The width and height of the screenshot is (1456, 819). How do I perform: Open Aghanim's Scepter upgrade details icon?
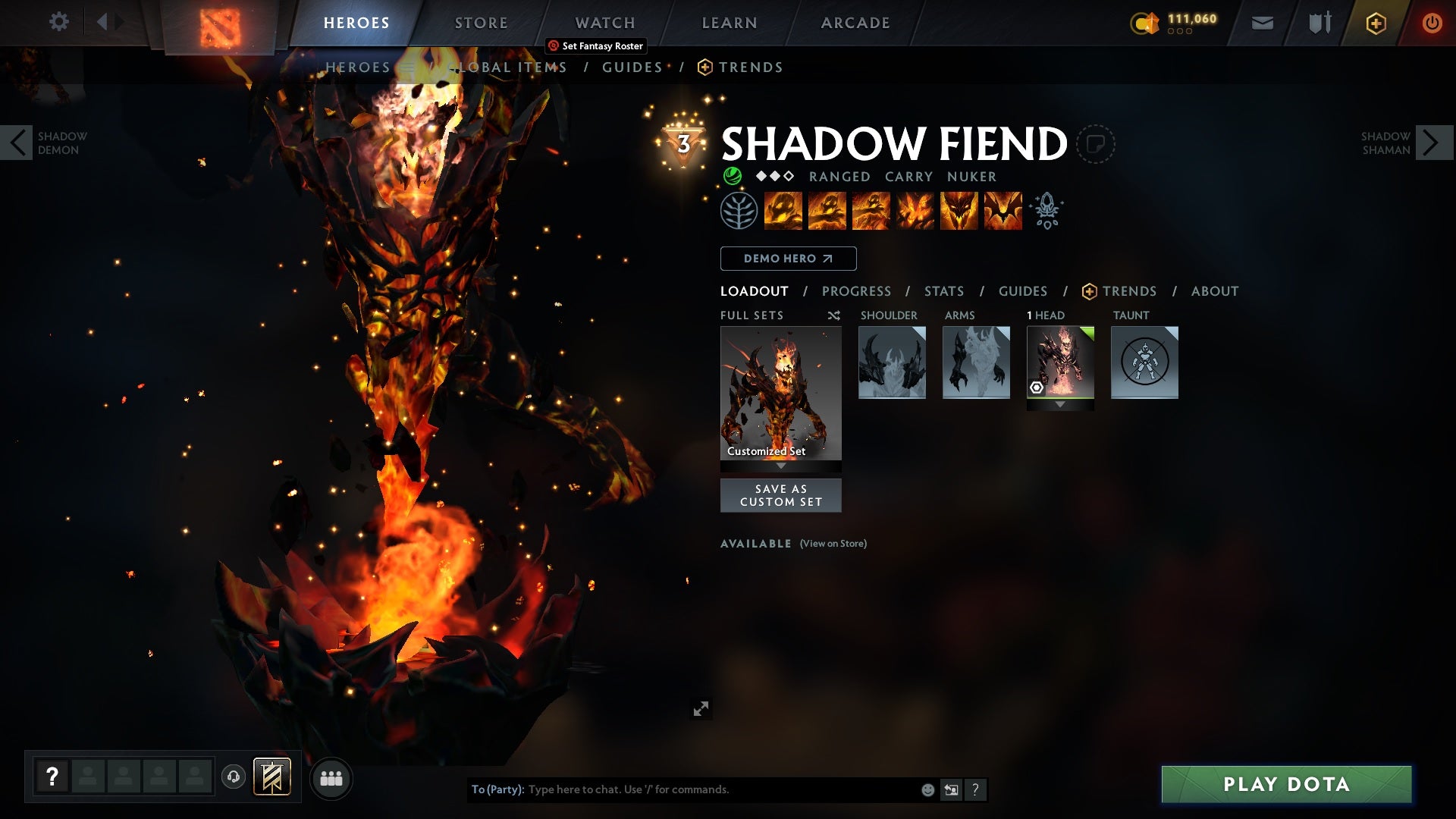point(1046,211)
